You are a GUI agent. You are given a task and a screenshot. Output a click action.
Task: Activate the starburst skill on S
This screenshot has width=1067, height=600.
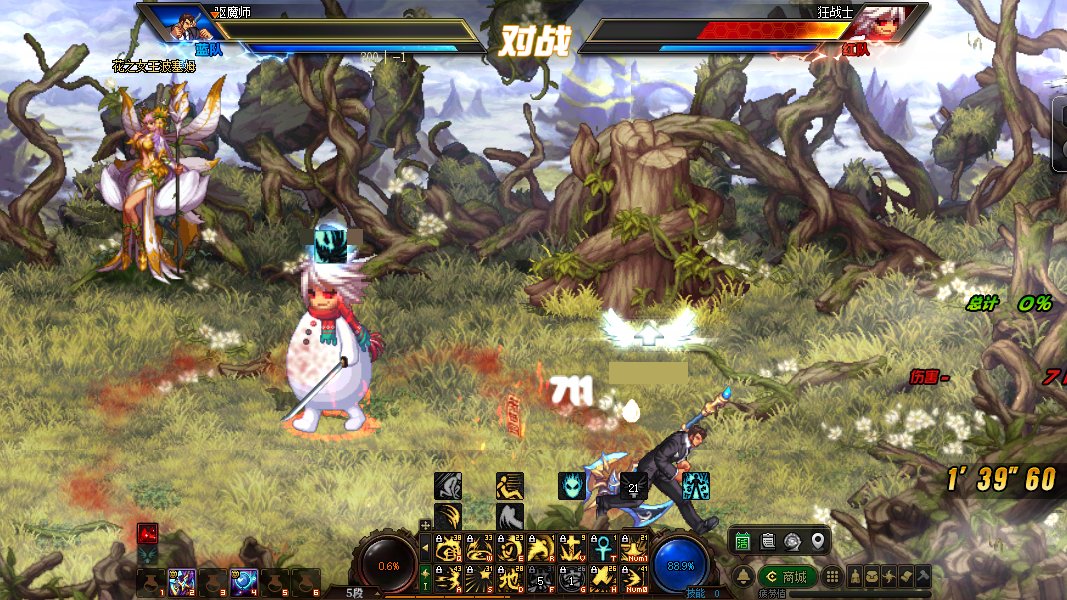coord(478,578)
